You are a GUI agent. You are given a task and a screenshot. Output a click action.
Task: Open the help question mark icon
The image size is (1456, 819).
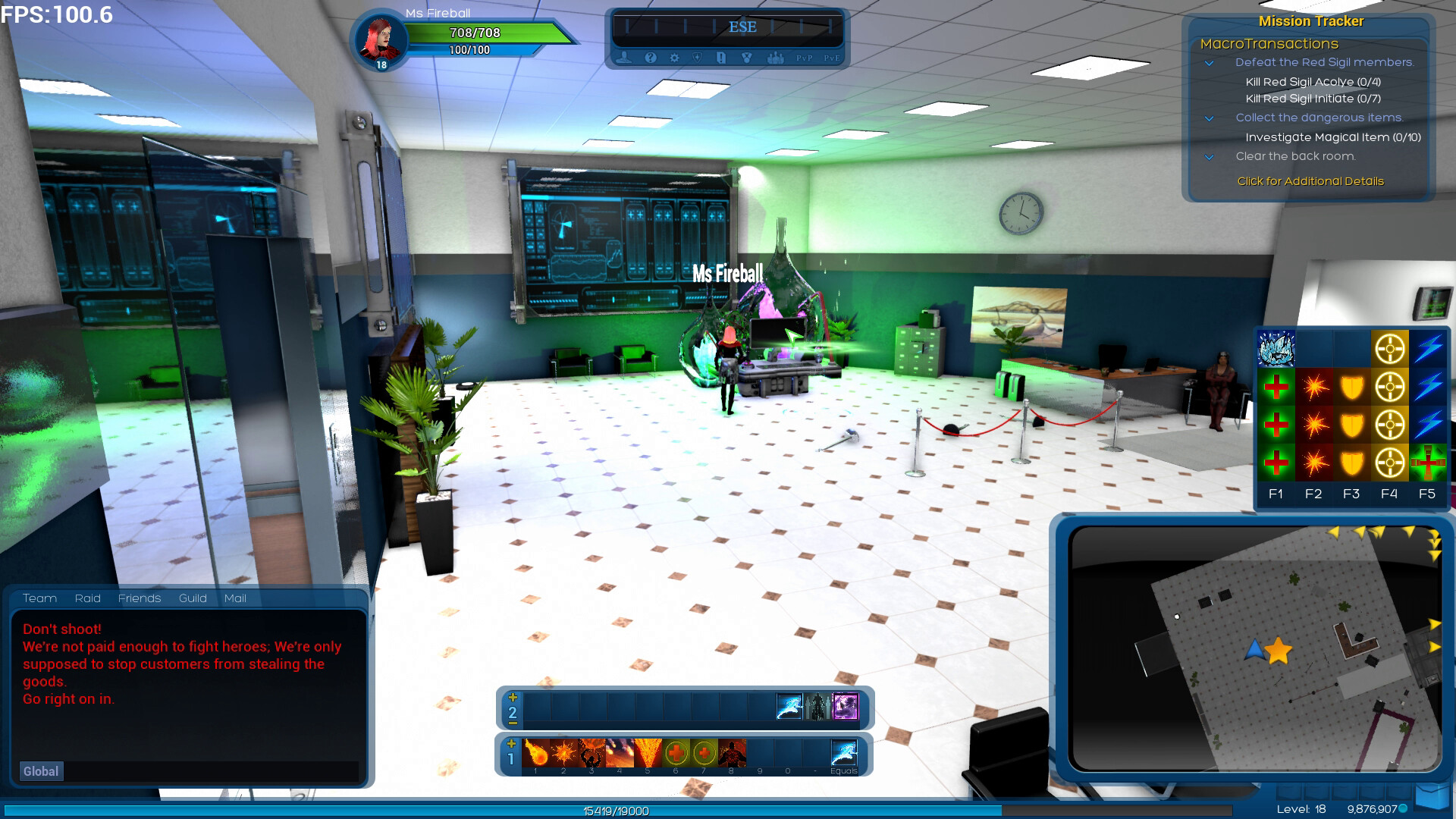coord(650,58)
